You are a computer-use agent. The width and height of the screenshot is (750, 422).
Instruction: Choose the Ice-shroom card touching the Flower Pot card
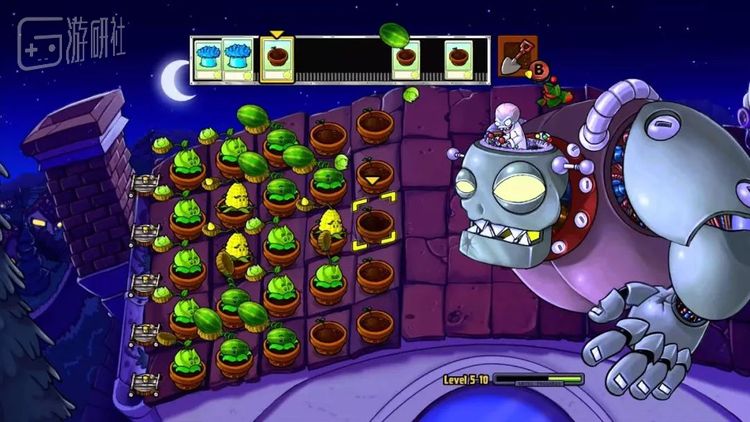pos(238,60)
